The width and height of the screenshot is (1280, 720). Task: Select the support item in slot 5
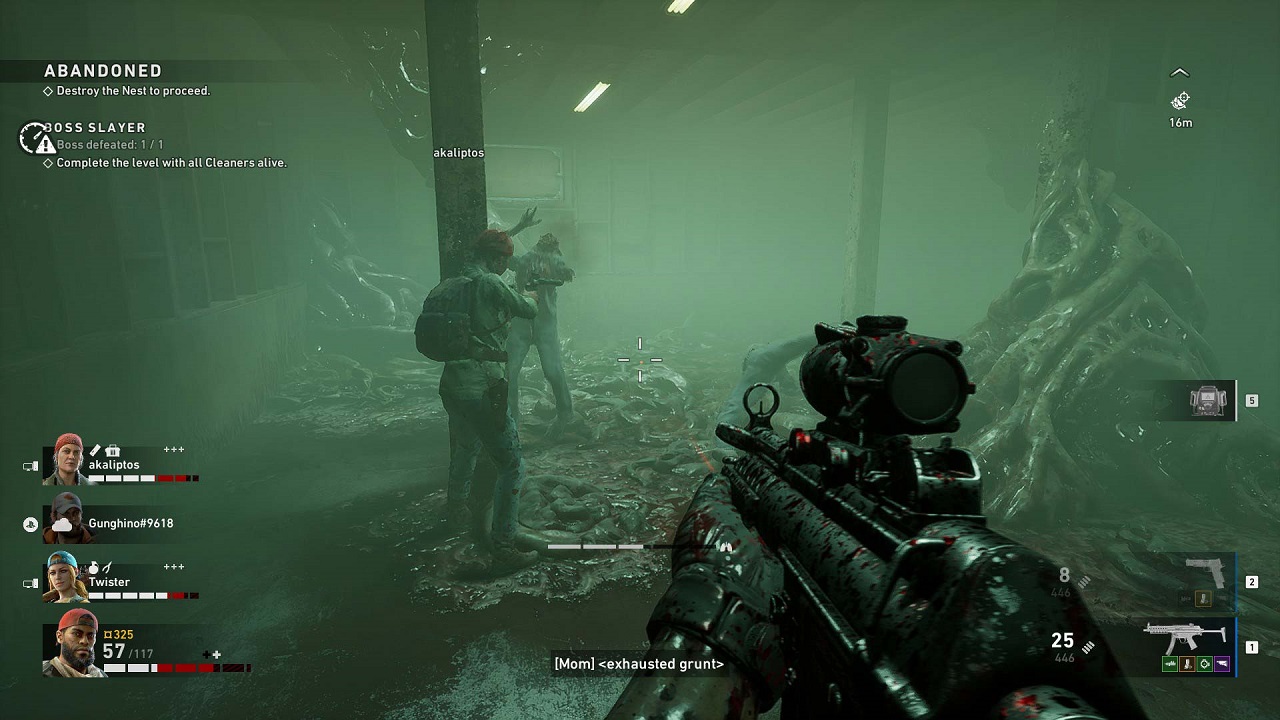click(x=1208, y=401)
